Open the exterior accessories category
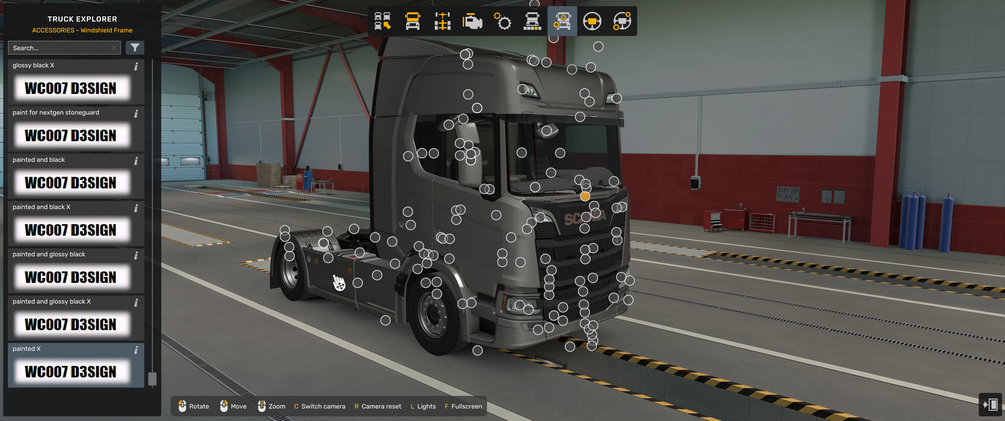The width and height of the screenshot is (1005, 421). [x=562, y=21]
